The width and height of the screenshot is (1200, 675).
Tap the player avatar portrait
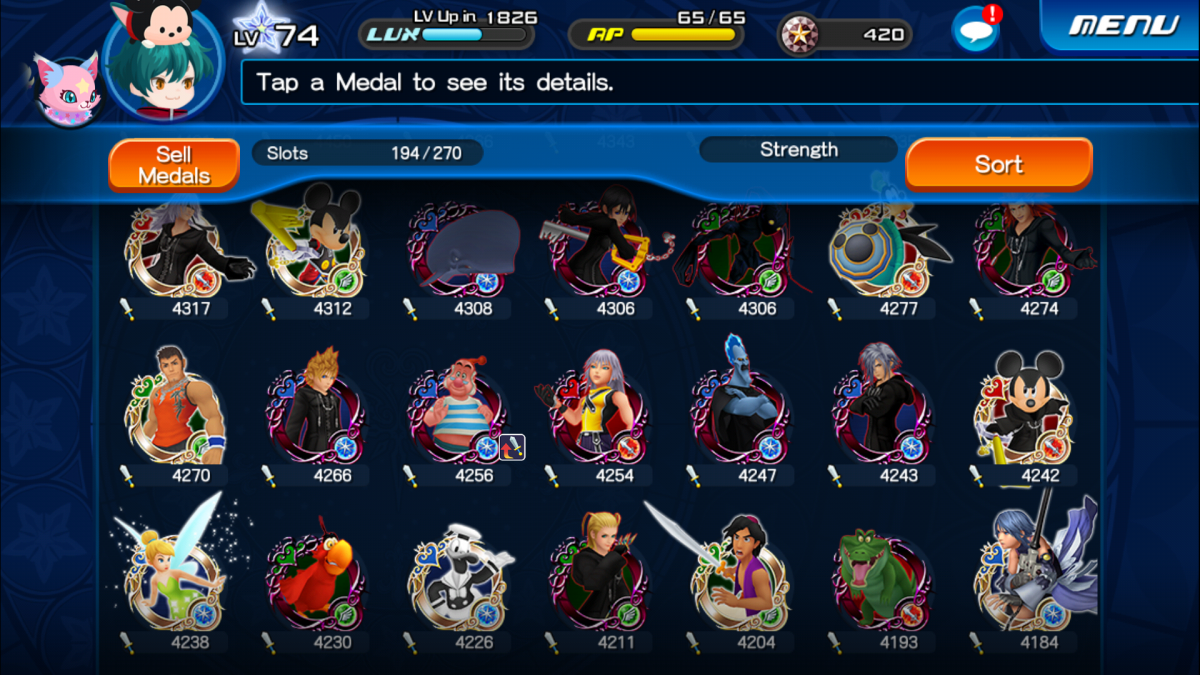point(162,62)
